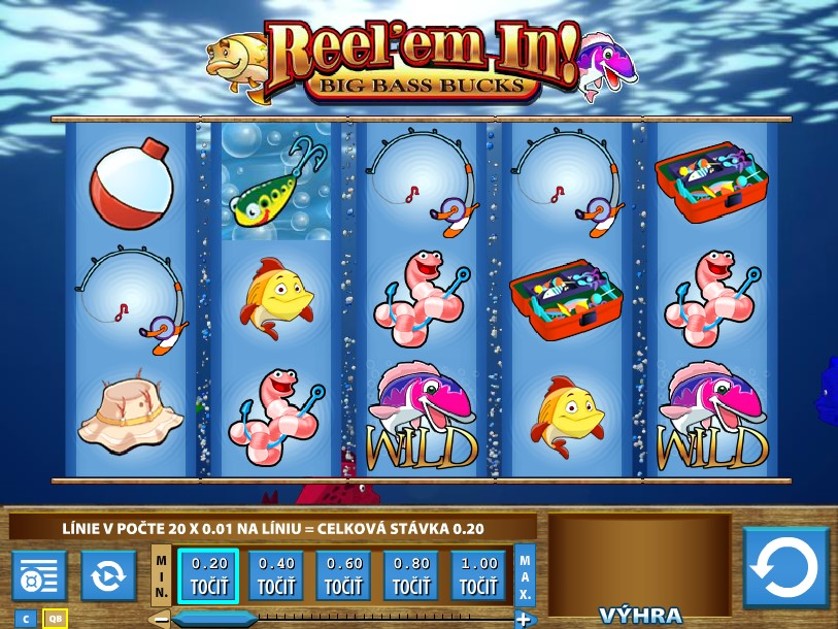This screenshot has width=838, height=629.
Task: Choose the 1.00 Točiť bet button
Action: pyautogui.click(x=479, y=575)
